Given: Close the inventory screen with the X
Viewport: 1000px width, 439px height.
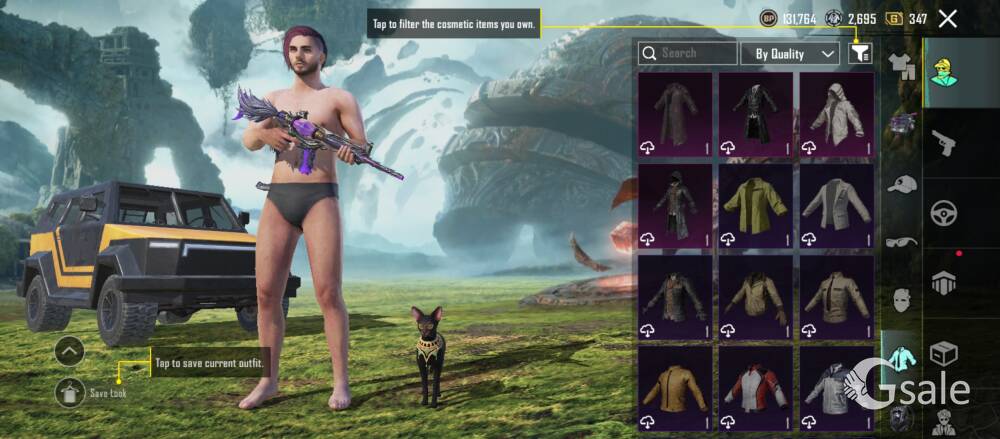Looking at the screenshot, I should point(948,18).
